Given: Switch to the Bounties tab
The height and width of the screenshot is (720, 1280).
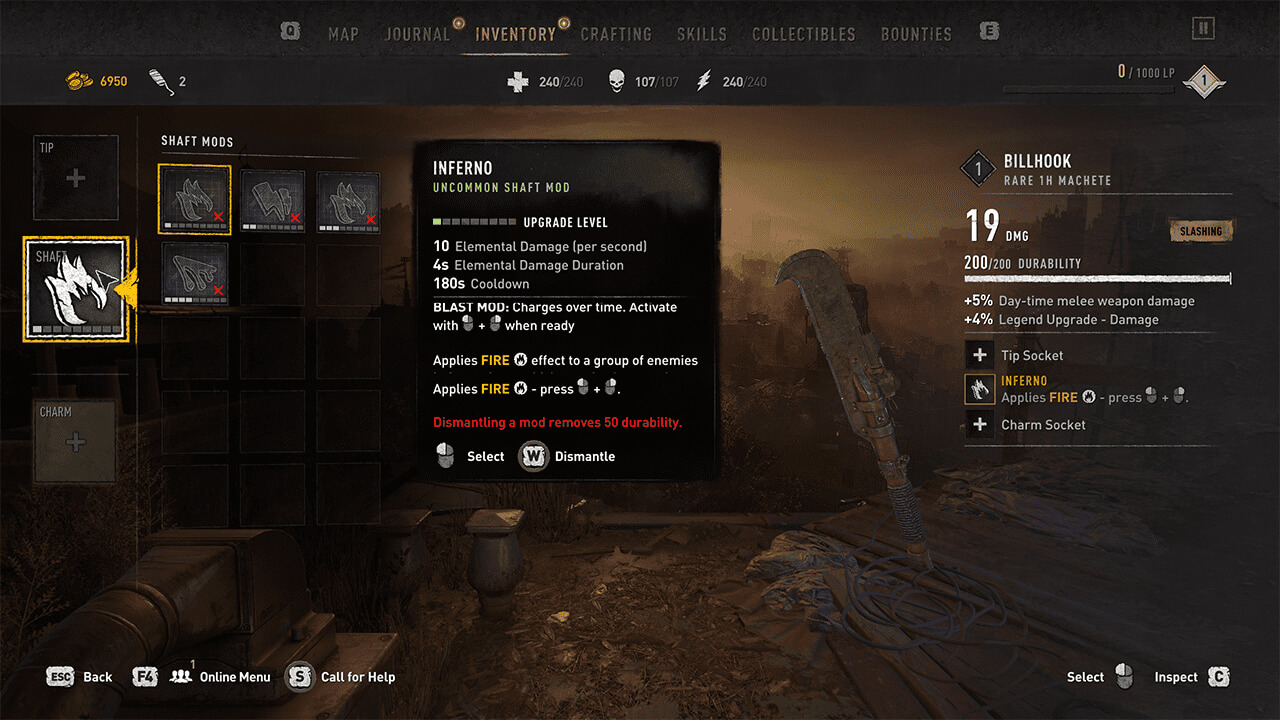Looking at the screenshot, I should click(x=916, y=34).
